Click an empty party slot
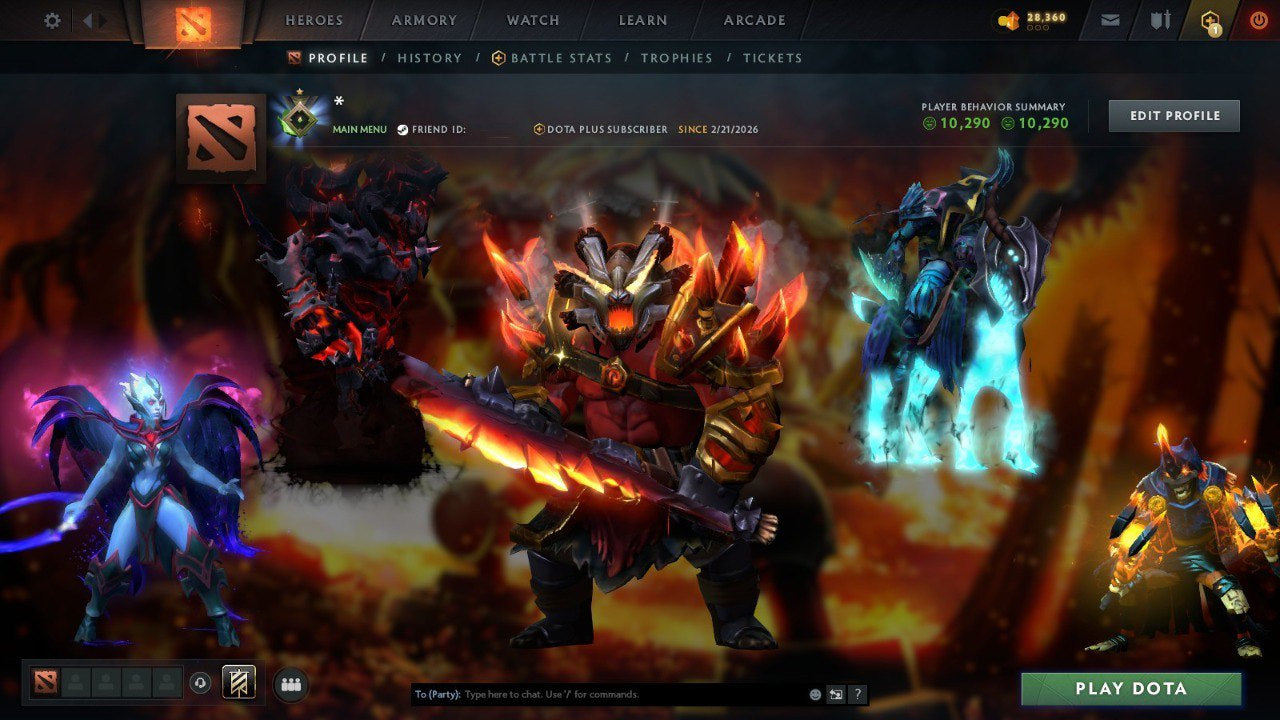 tap(76, 682)
